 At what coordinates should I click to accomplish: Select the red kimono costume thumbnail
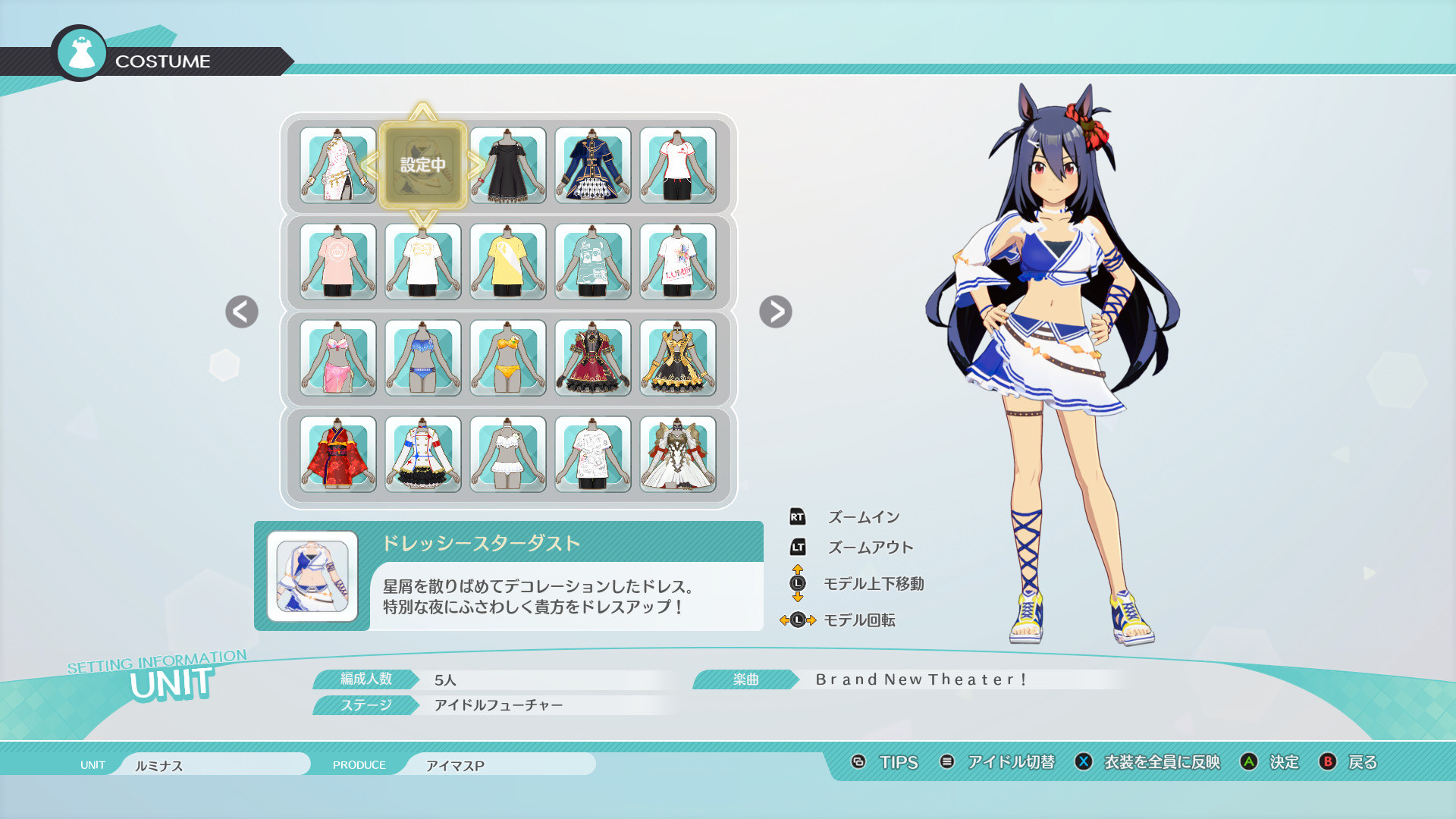(x=337, y=455)
